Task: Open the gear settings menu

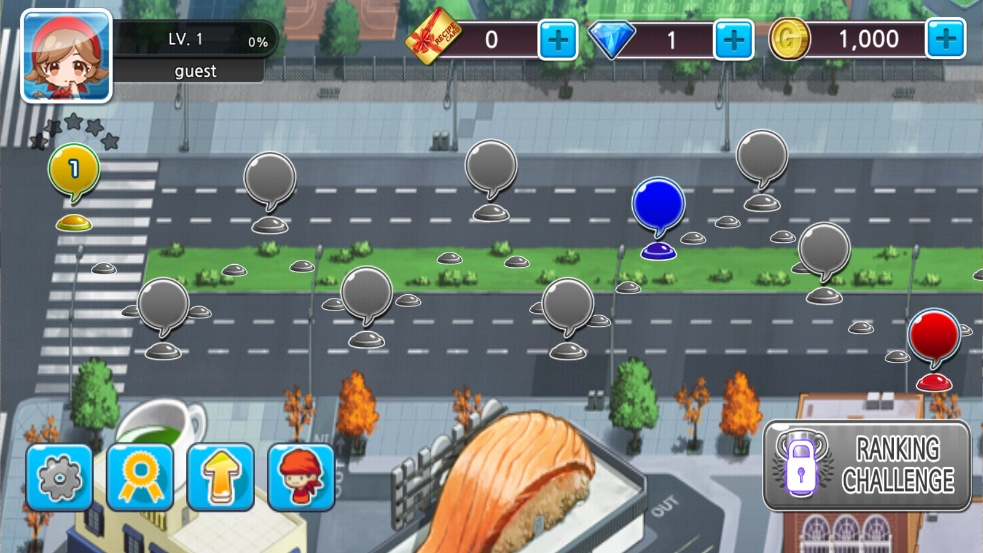Action: point(59,477)
